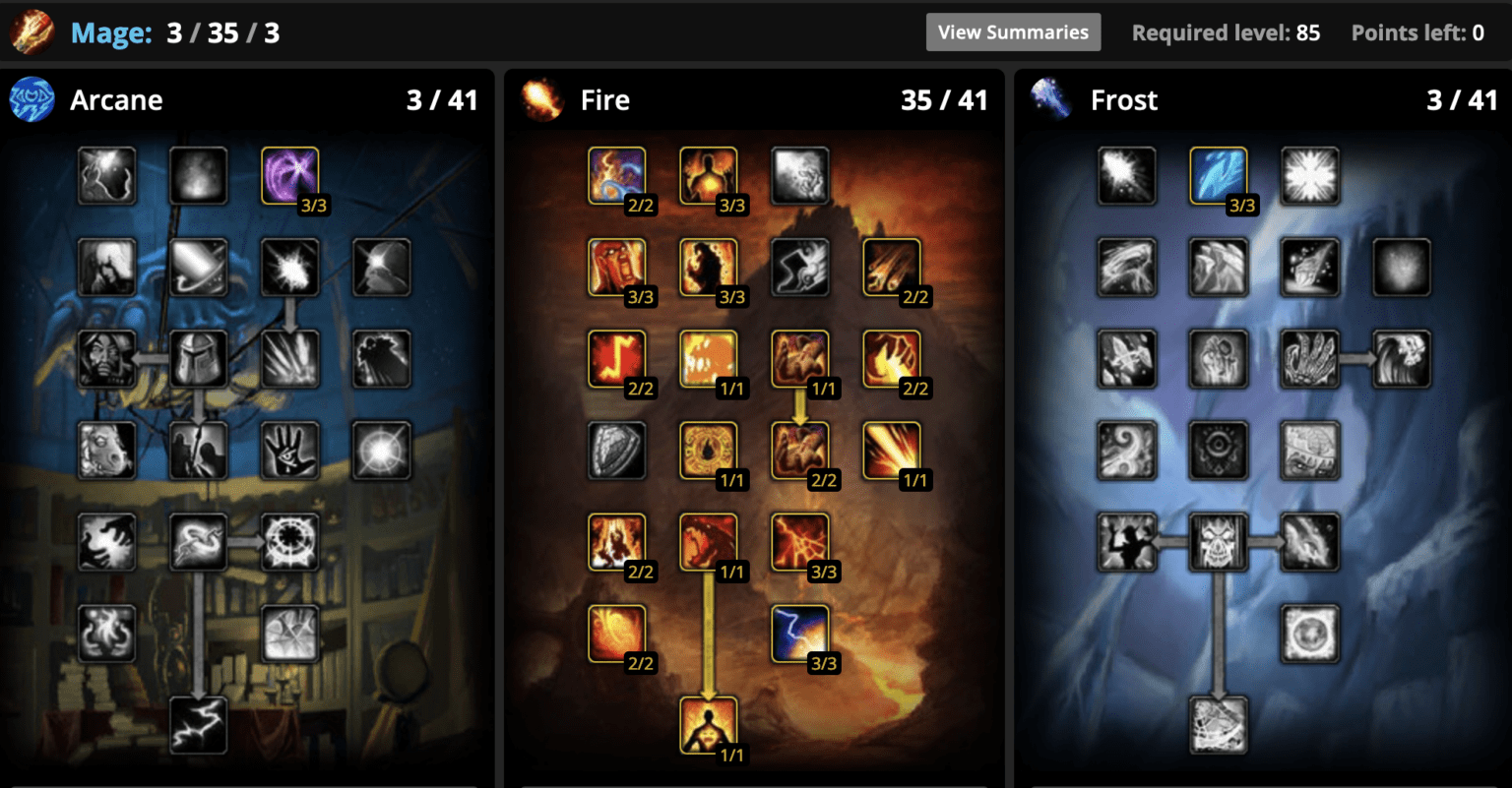Select the blue 3/3 lightning talent in Fire tree
The width and height of the screenshot is (1512, 788).
800,634
